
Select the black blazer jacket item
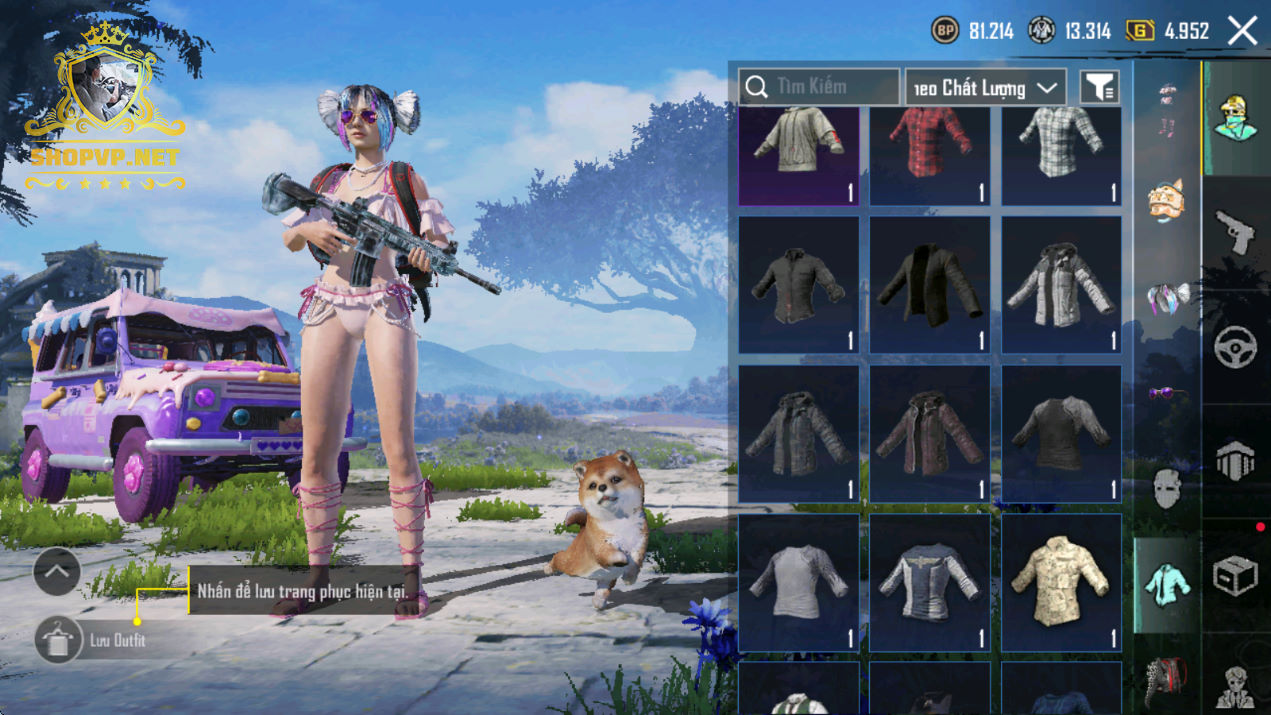(x=929, y=285)
